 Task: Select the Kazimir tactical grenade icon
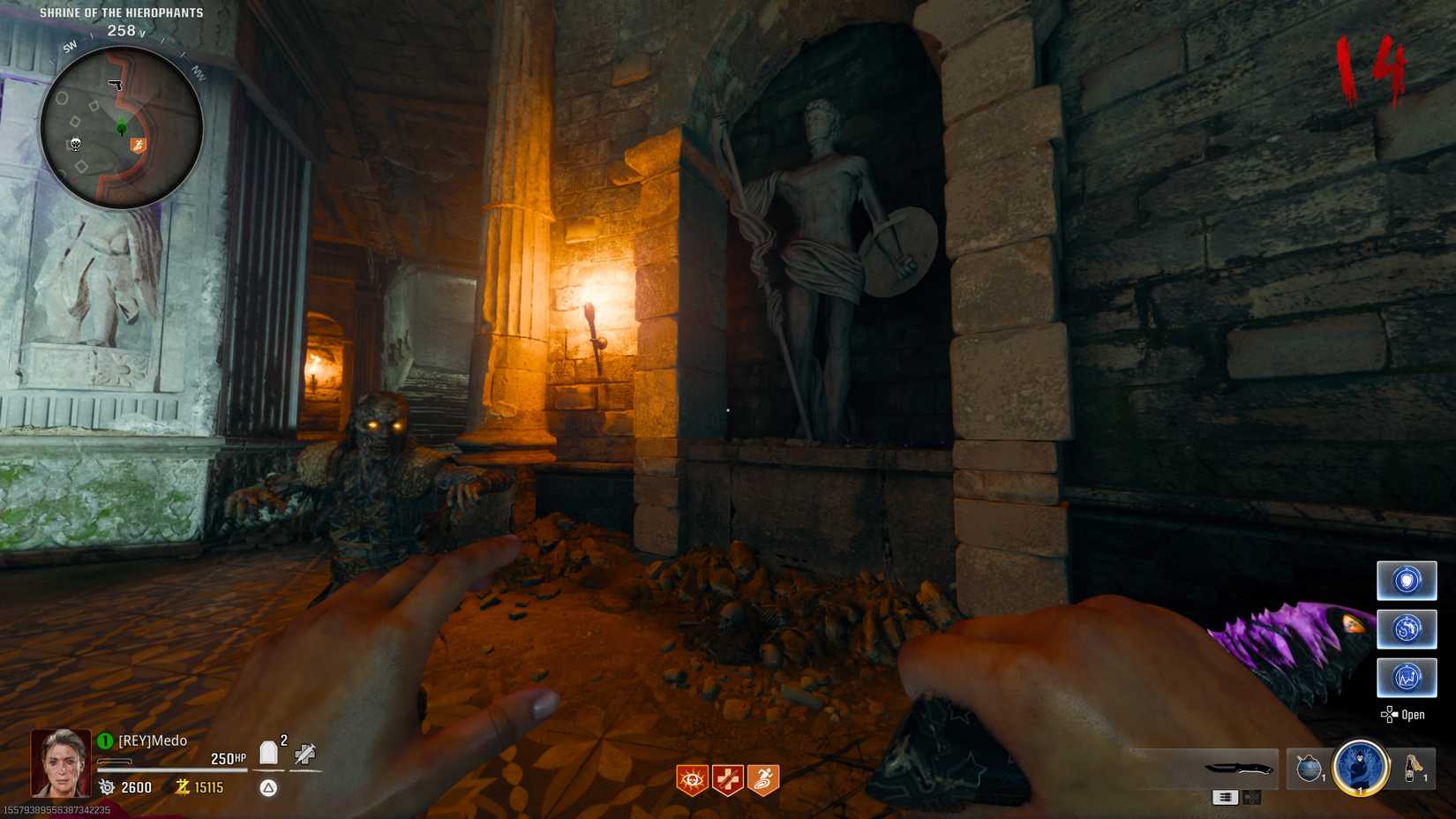click(1309, 769)
